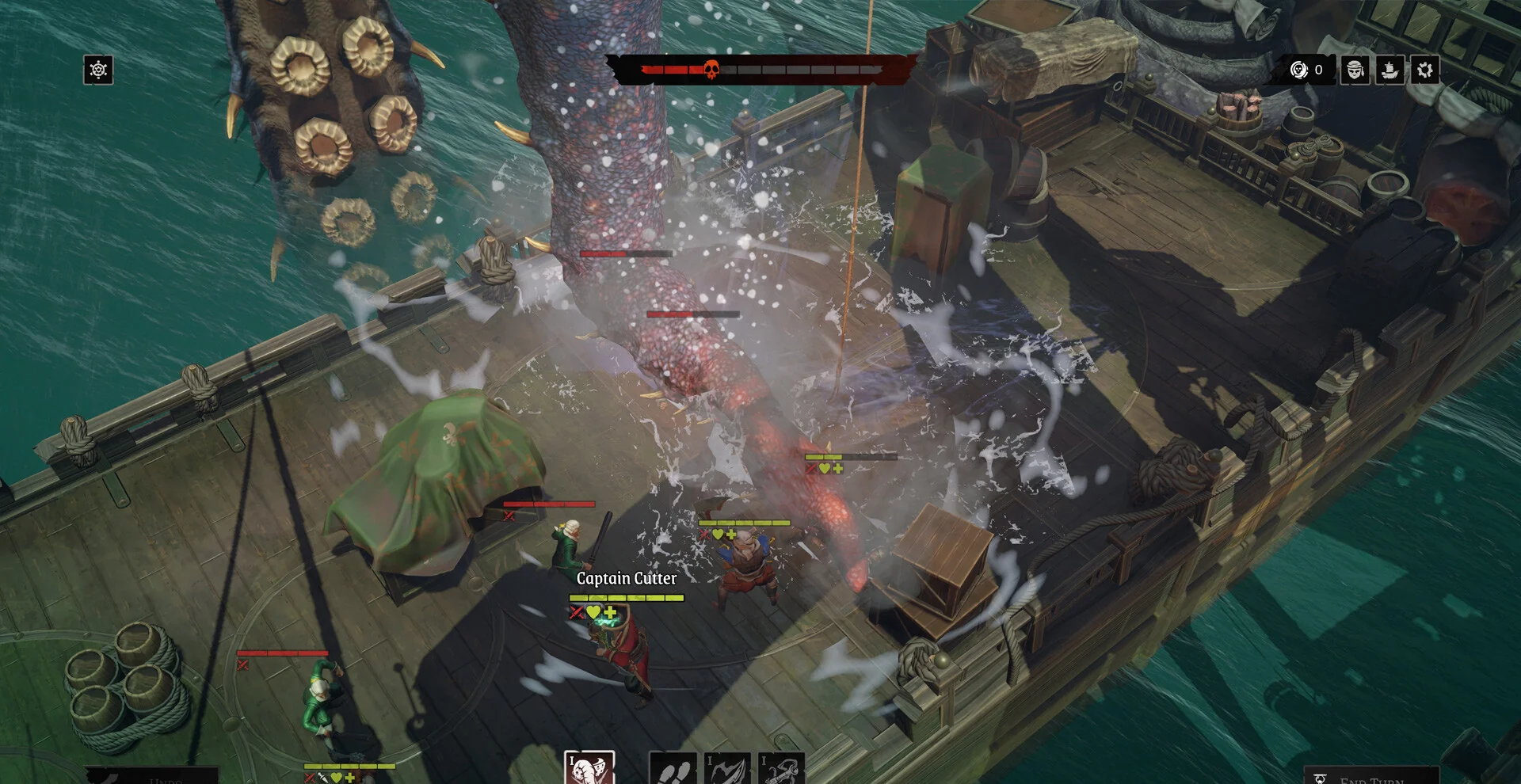1521x784 pixels.
Task: Open the crew pirate-face panel
Action: click(1355, 70)
